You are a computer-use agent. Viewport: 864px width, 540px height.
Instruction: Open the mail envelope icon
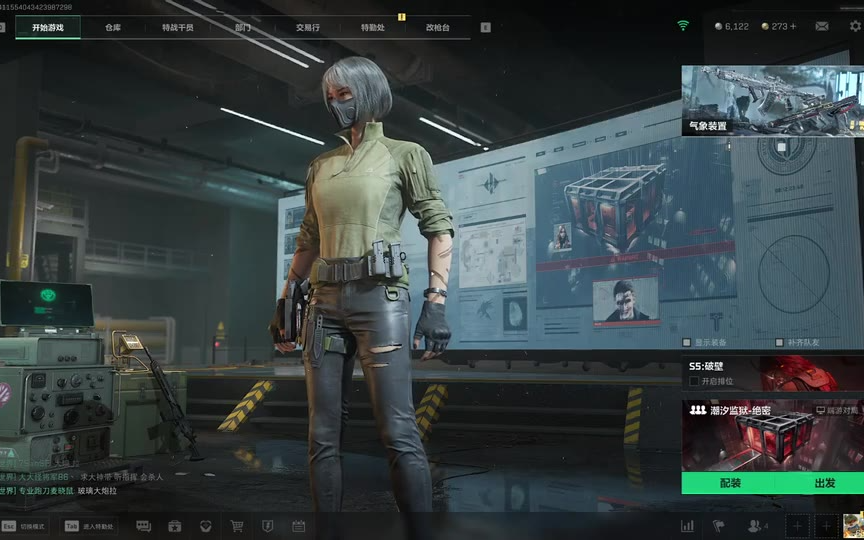click(822, 26)
